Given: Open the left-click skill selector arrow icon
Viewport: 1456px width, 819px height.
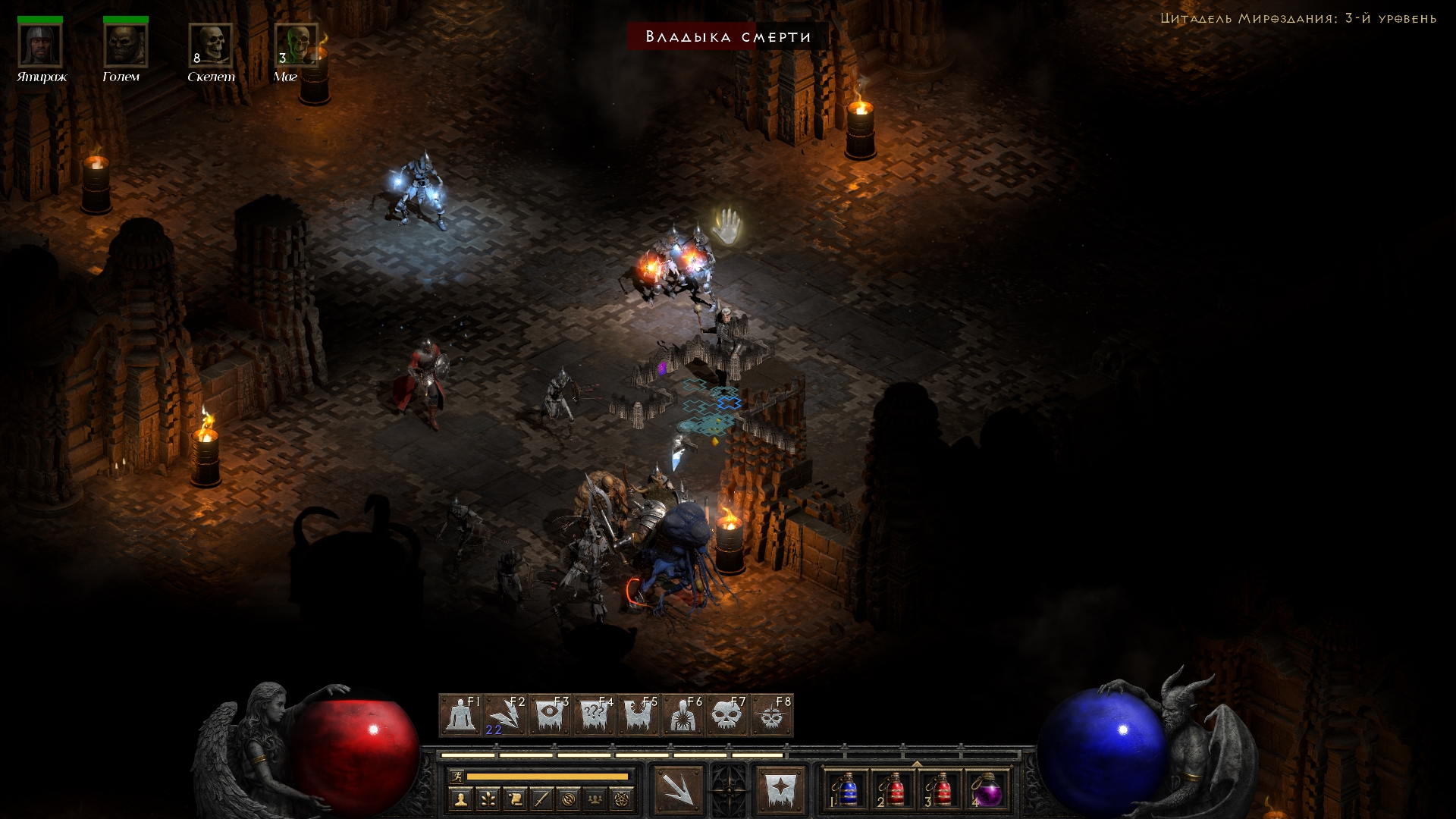Looking at the screenshot, I should (x=678, y=790).
